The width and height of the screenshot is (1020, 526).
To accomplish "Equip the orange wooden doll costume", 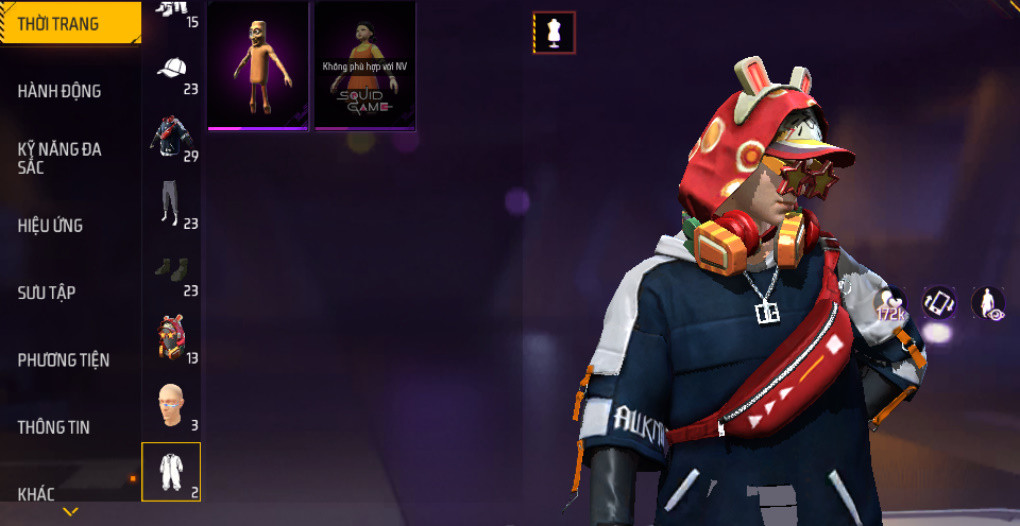I will pyautogui.click(x=259, y=65).
